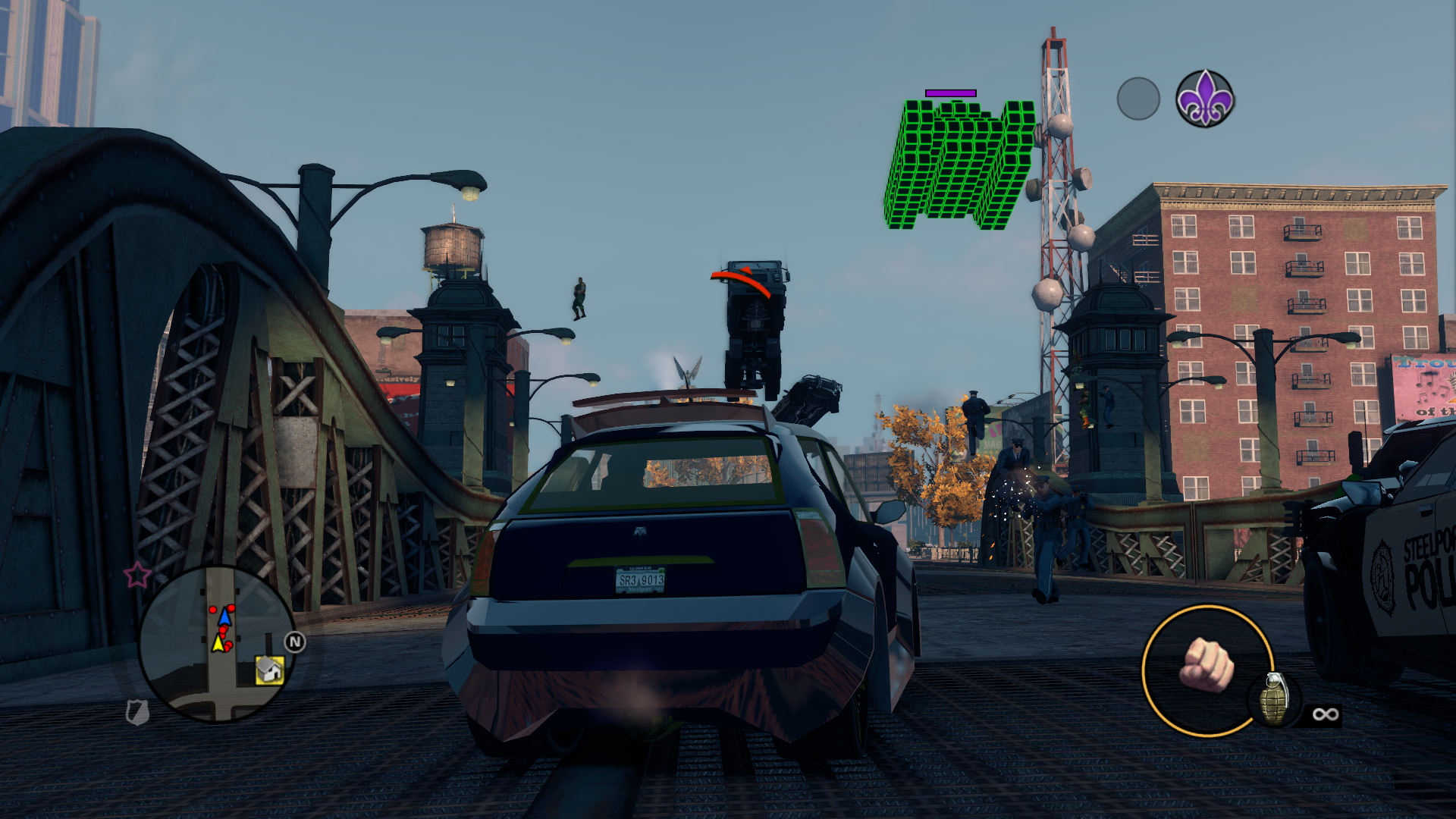Image resolution: width=1456 pixels, height=819 pixels.
Task: Click the police shield notoriety icon
Action: pos(137,712)
